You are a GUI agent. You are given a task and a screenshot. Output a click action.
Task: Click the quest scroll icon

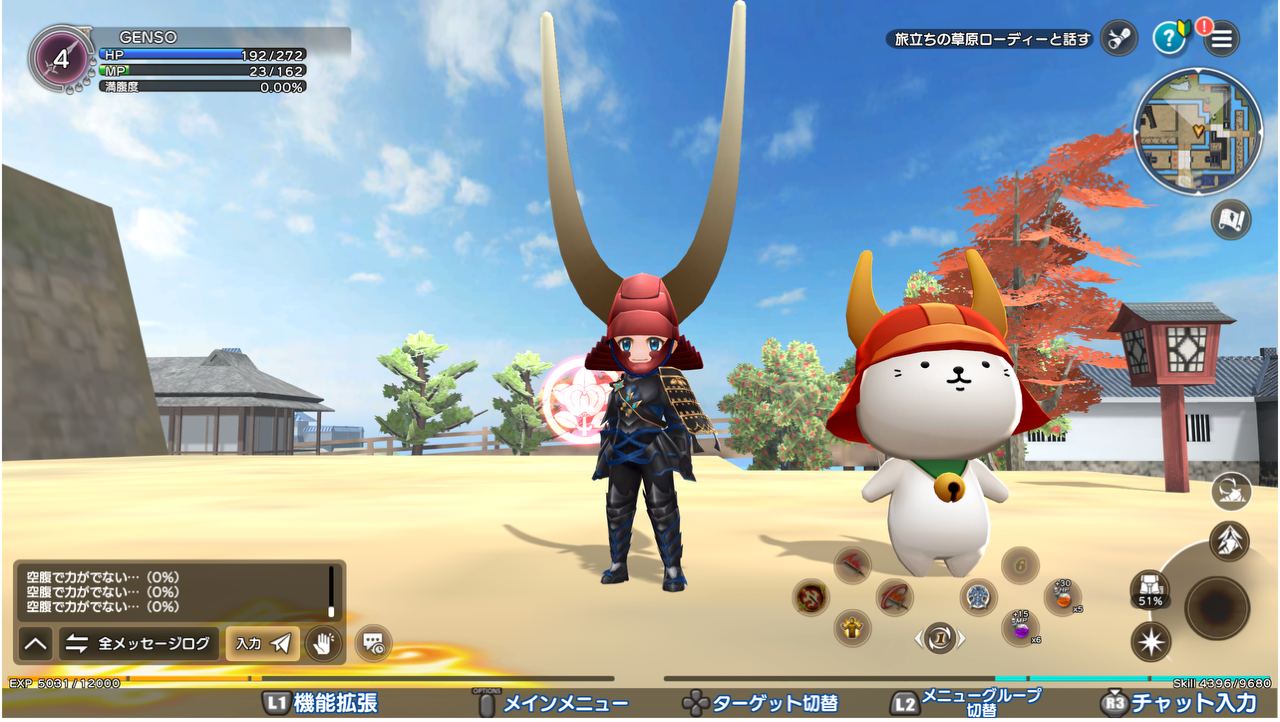click(x=1118, y=39)
